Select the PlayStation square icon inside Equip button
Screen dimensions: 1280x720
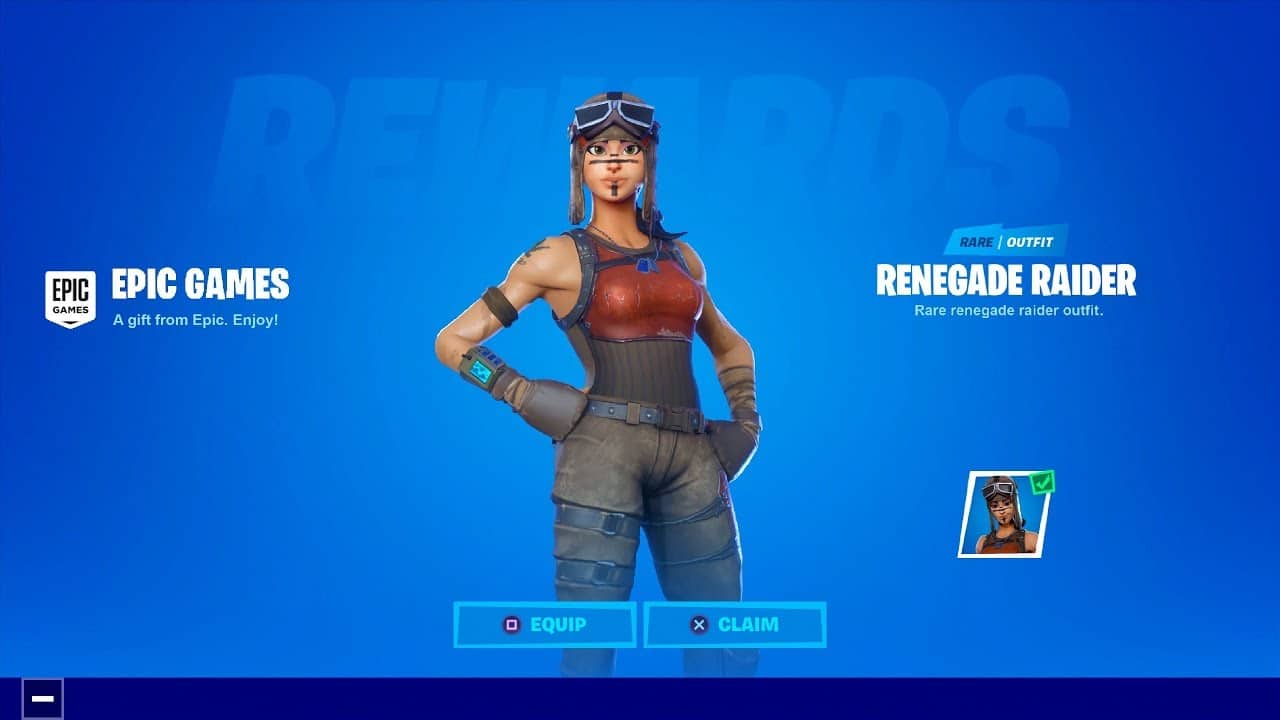click(513, 625)
